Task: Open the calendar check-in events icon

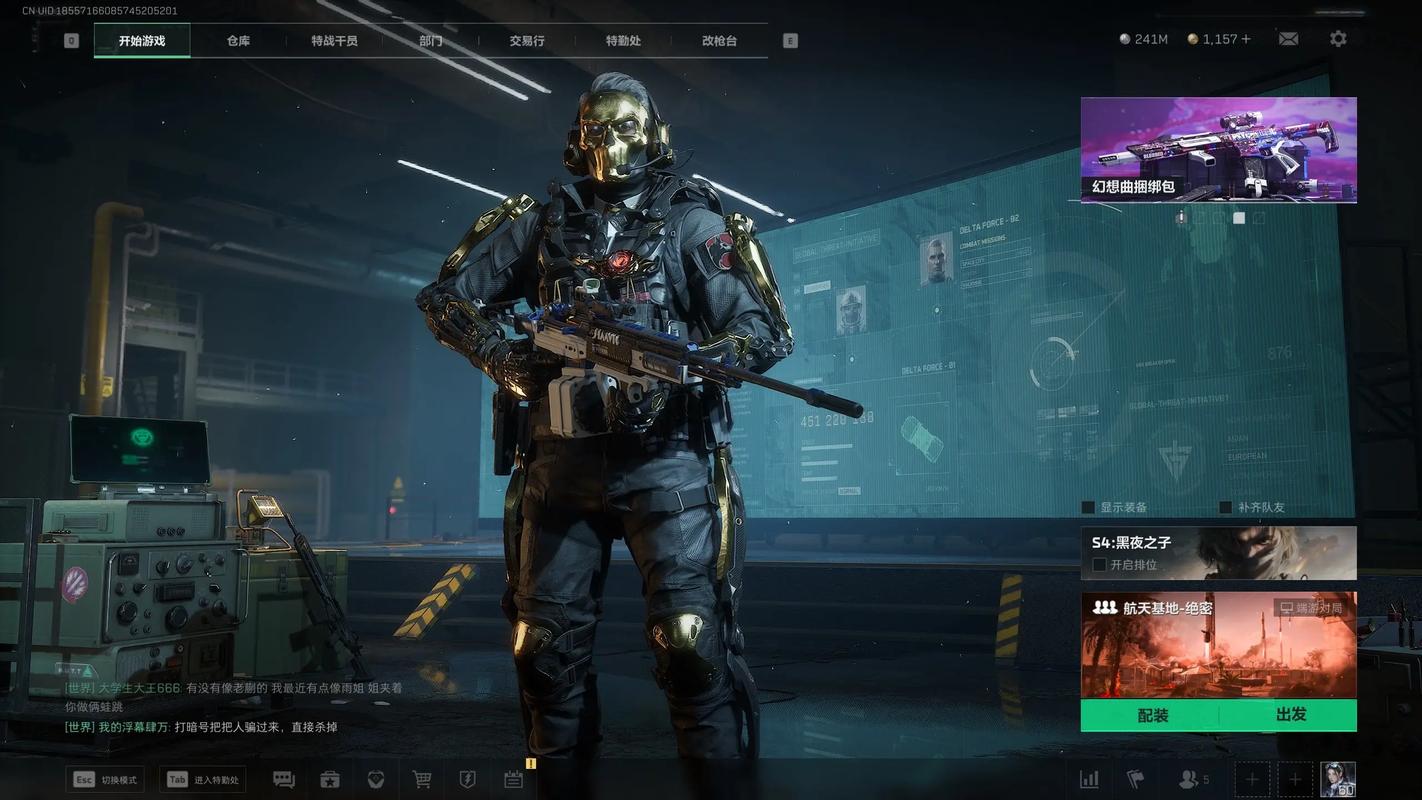Action: pos(513,779)
